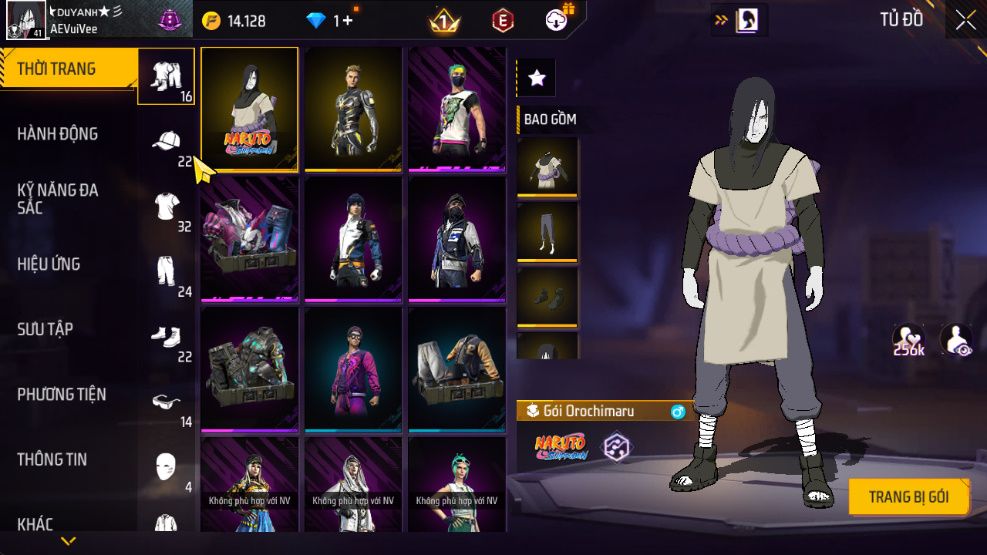The image size is (987, 555).
Task: Select the Orochimaru Naruto outfit bundle
Action: tap(250, 108)
